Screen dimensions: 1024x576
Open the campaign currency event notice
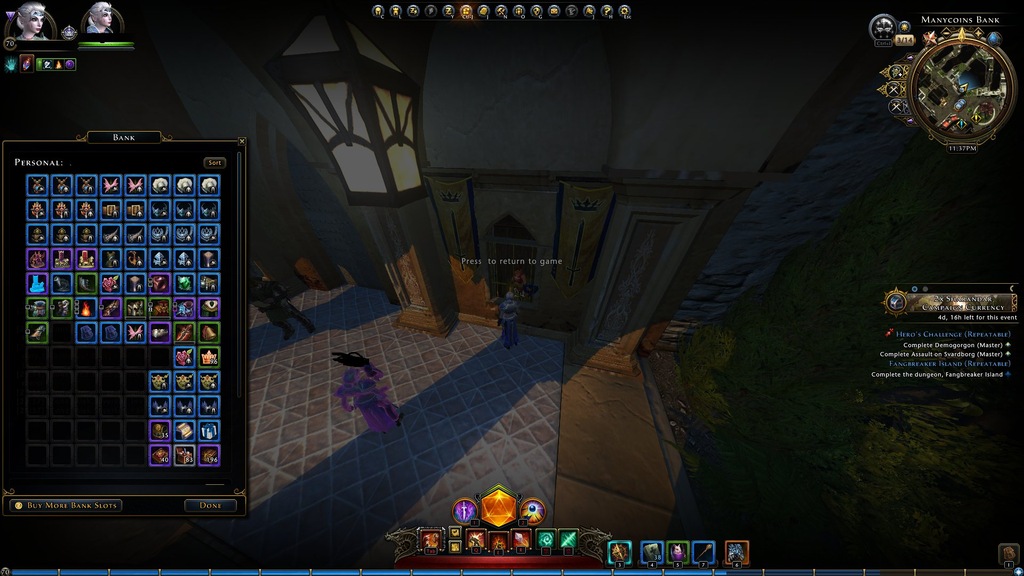point(950,301)
